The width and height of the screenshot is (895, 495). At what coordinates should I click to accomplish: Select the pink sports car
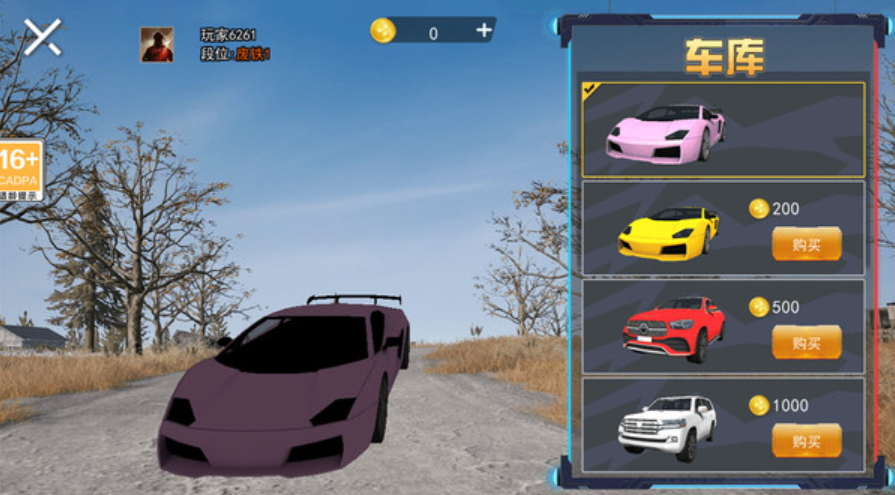(x=665, y=132)
